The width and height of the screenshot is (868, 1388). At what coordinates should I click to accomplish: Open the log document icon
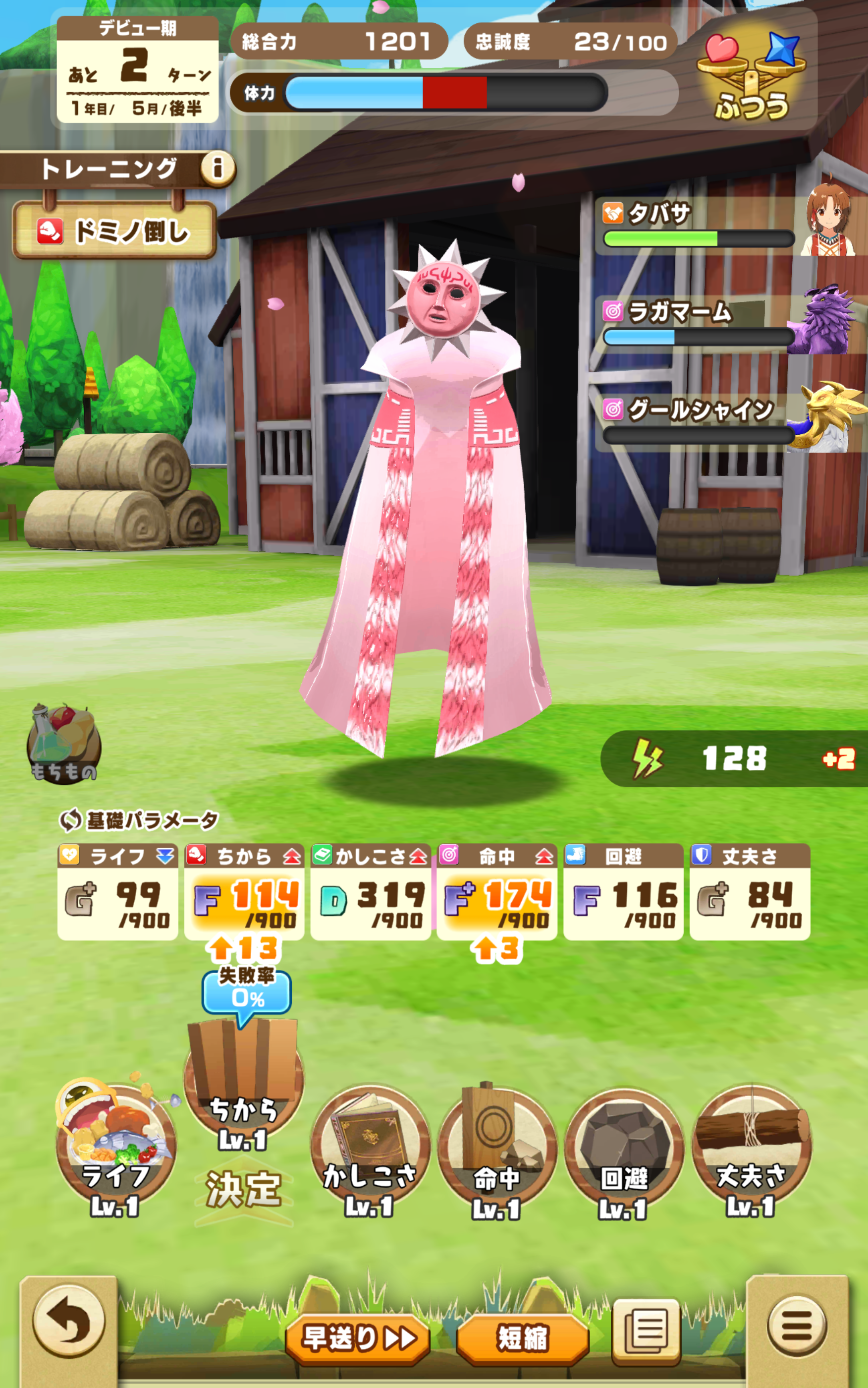[x=647, y=1331]
